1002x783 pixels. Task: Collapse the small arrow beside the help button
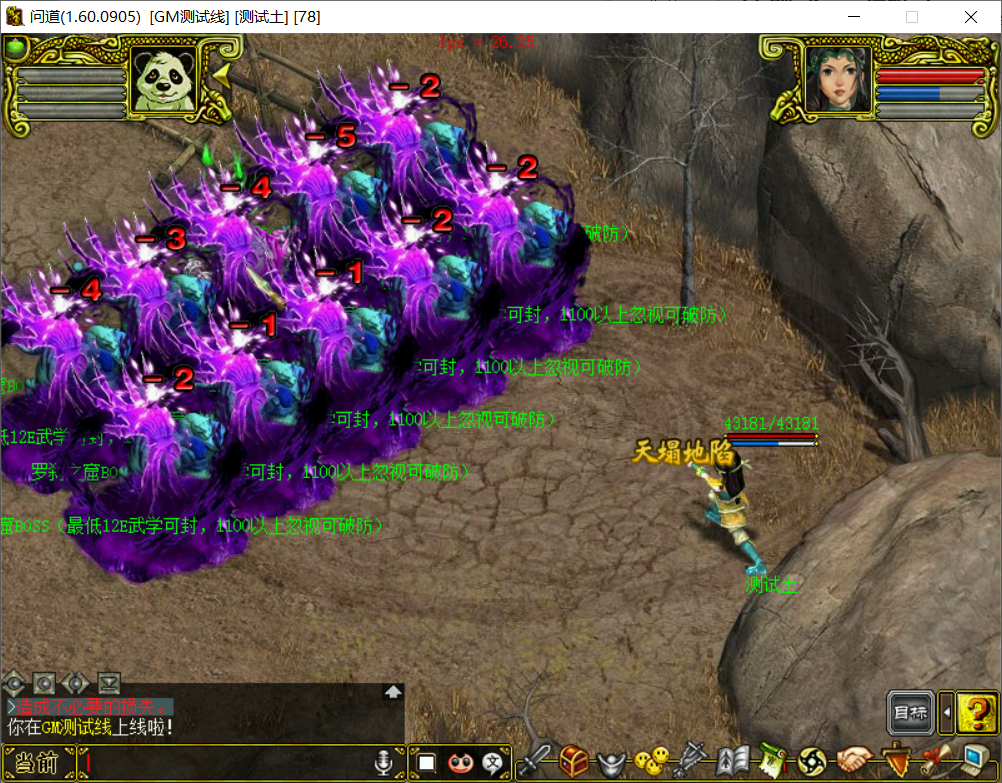(946, 712)
